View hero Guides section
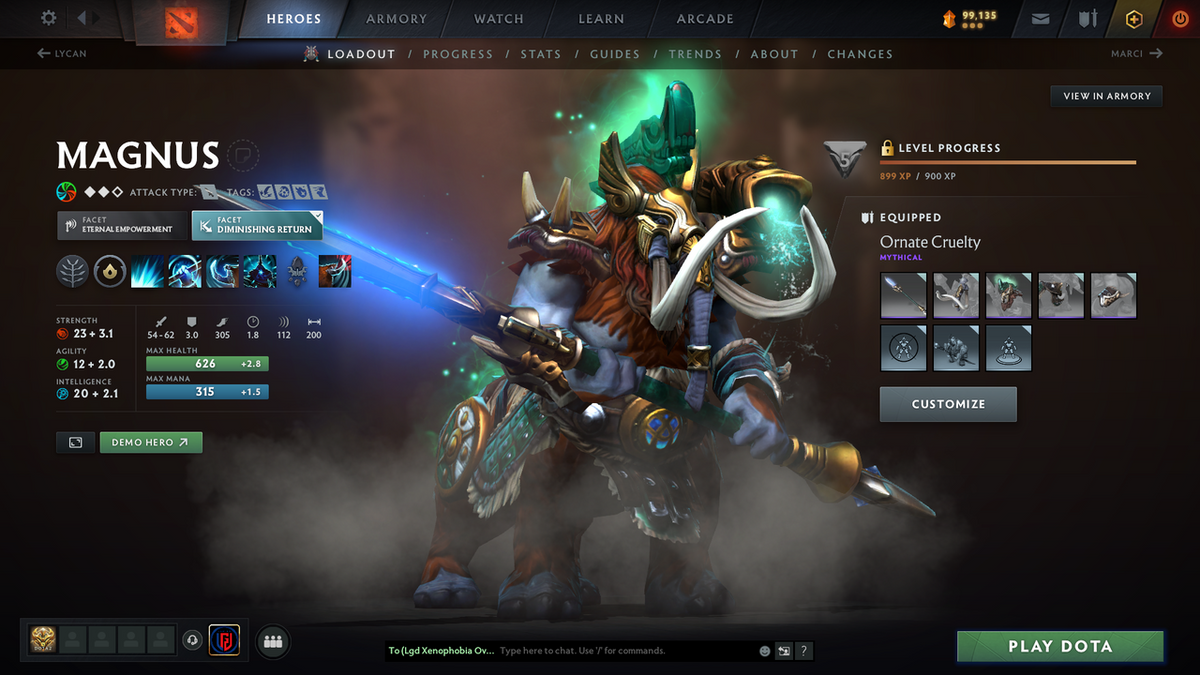The height and width of the screenshot is (675, 1200). tap(614, 54)
